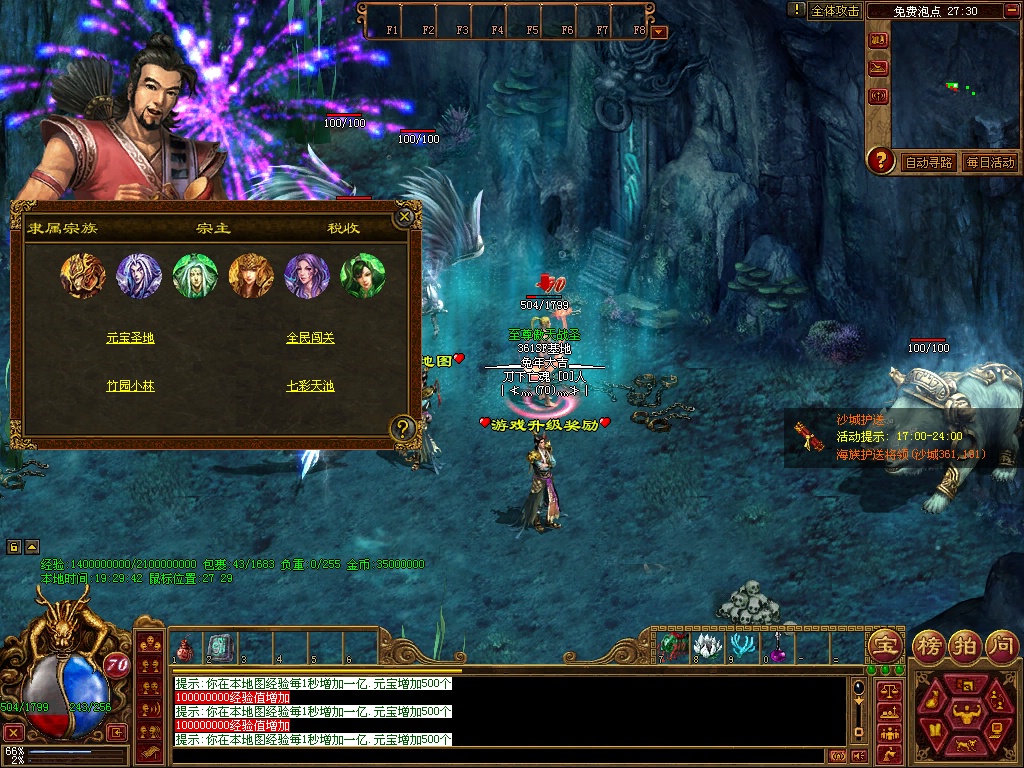
Task: Open the clan panel's question mark help
Action: click(x=402, y=429)
